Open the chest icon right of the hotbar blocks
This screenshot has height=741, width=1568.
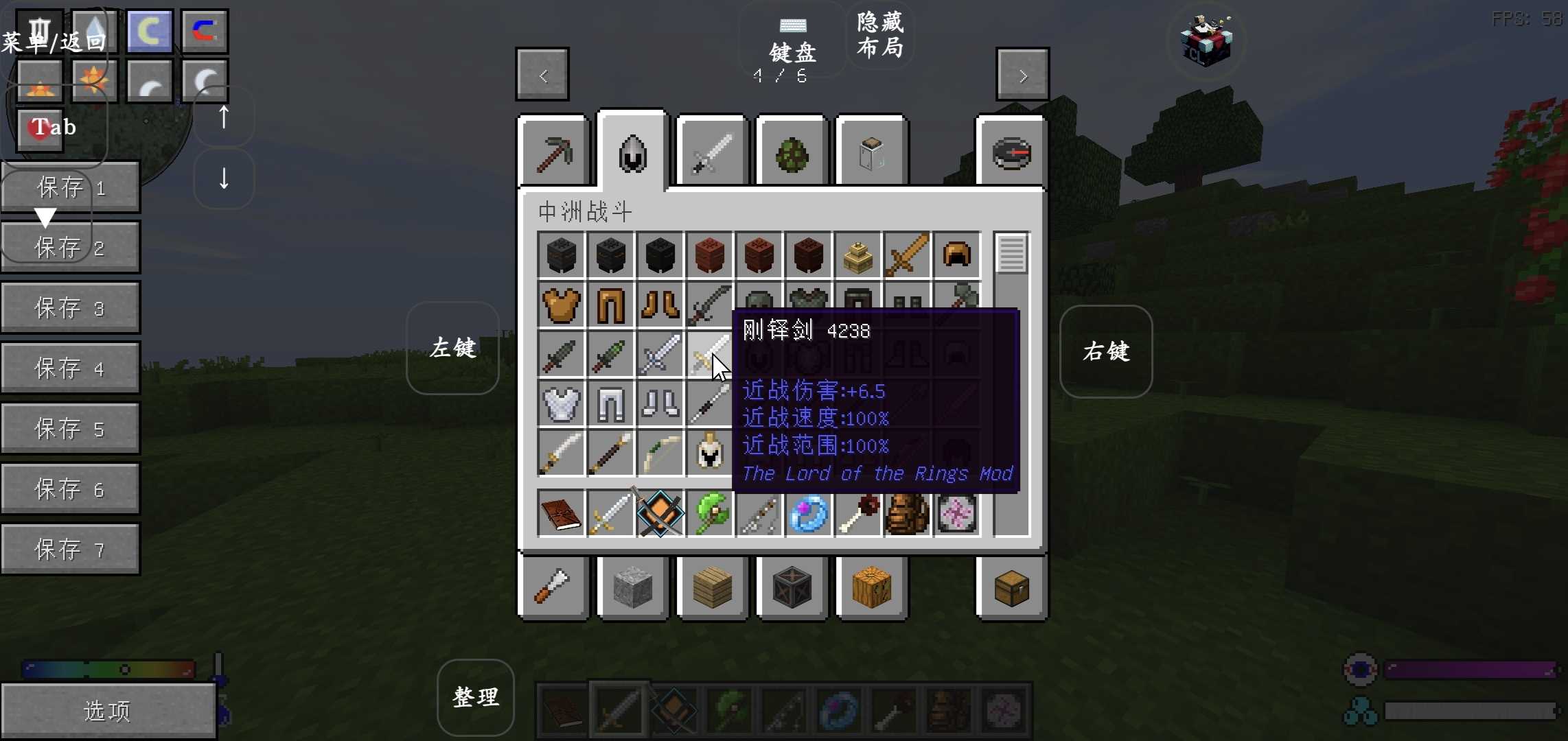(1011, 588)
